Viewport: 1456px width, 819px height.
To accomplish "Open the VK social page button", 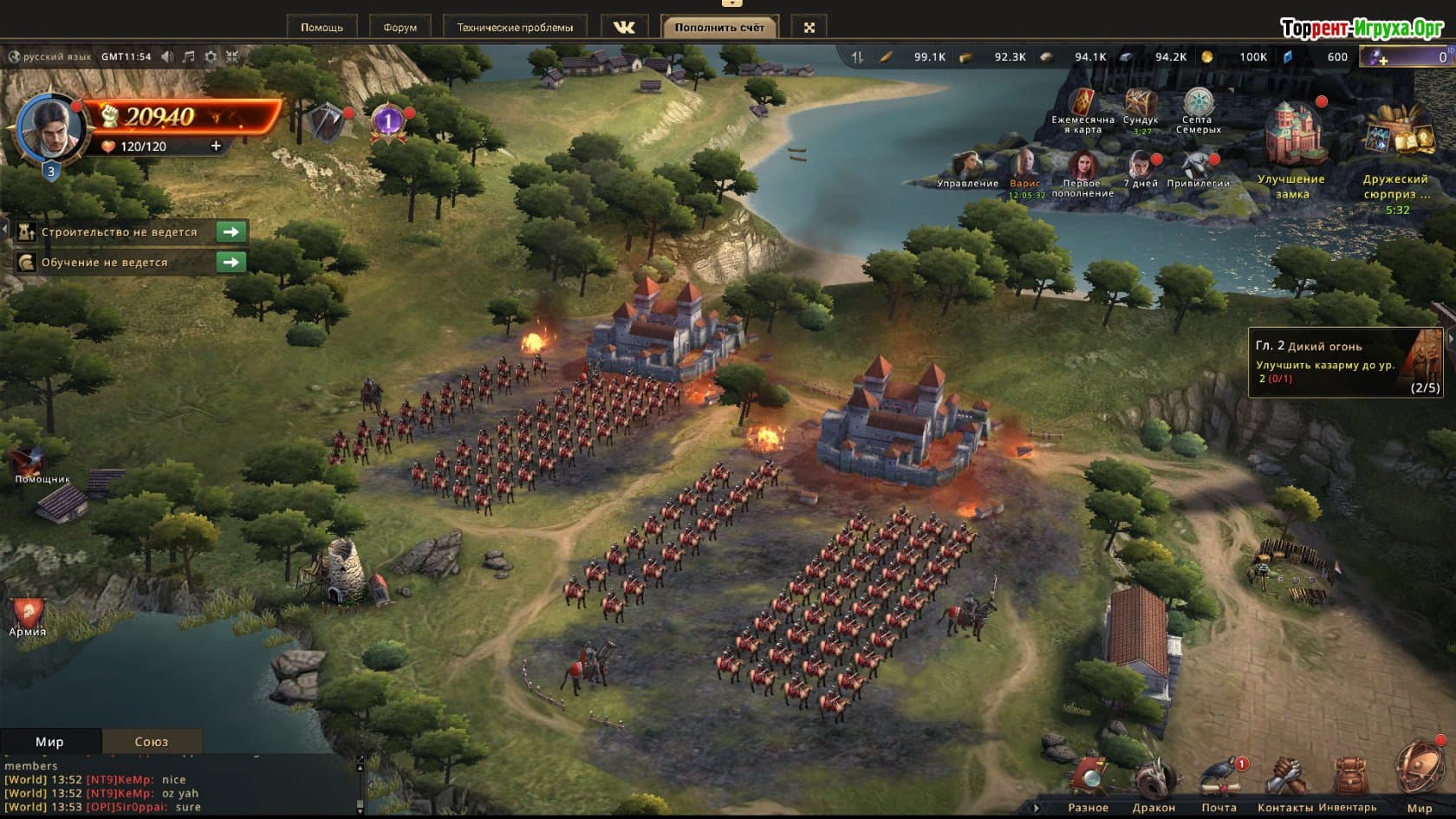I will click(x=624, y=28).
